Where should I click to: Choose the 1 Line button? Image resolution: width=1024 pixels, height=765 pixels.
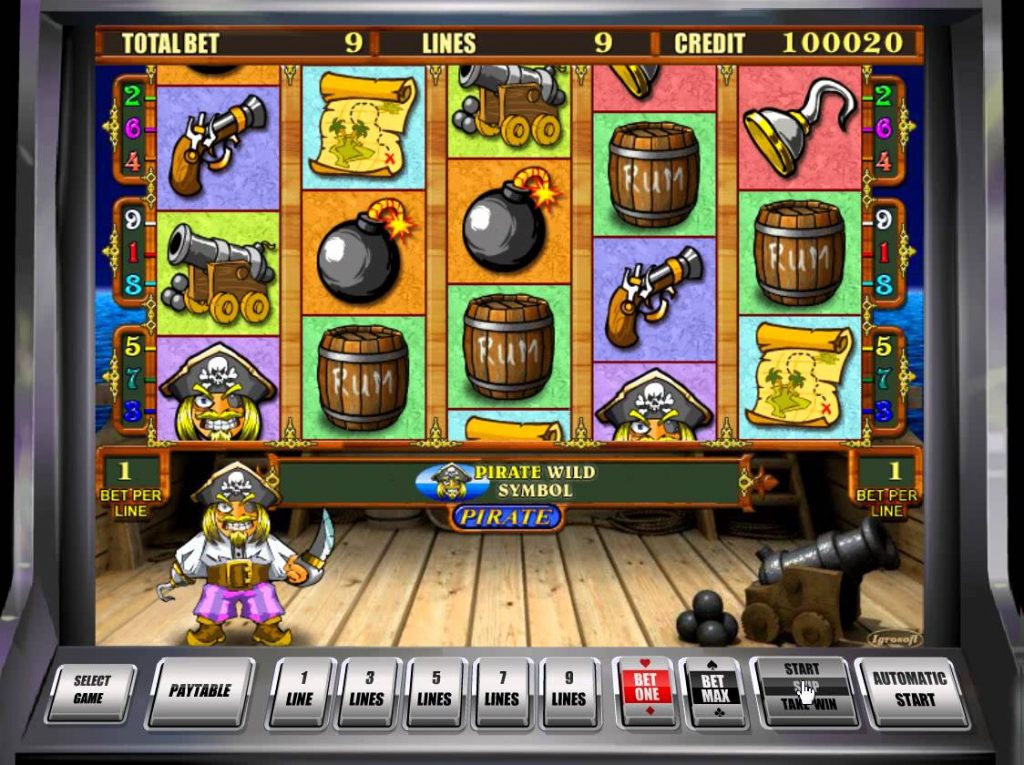(x=299, y=691)
